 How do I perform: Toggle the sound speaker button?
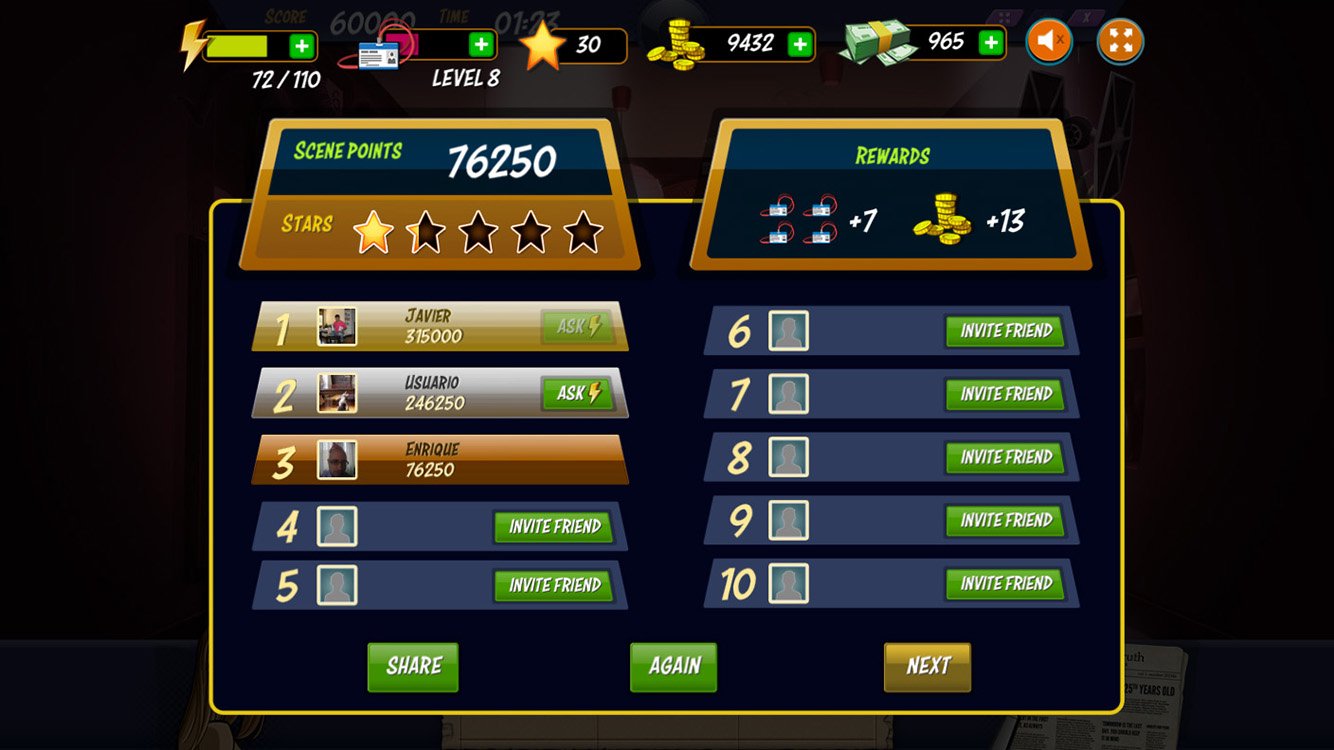(x=1049, y=42)
